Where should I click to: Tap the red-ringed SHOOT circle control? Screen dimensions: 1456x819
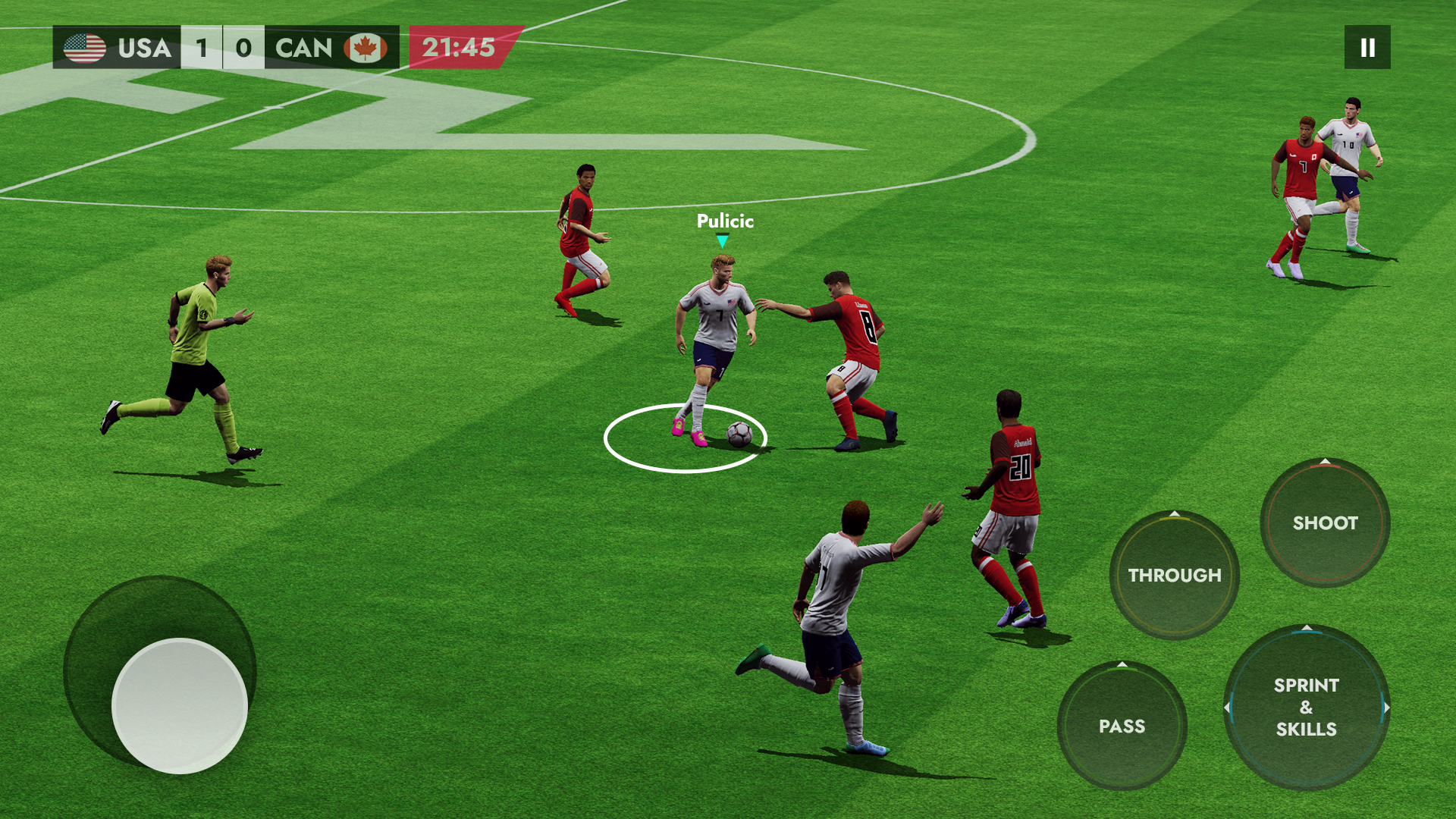1324,523
